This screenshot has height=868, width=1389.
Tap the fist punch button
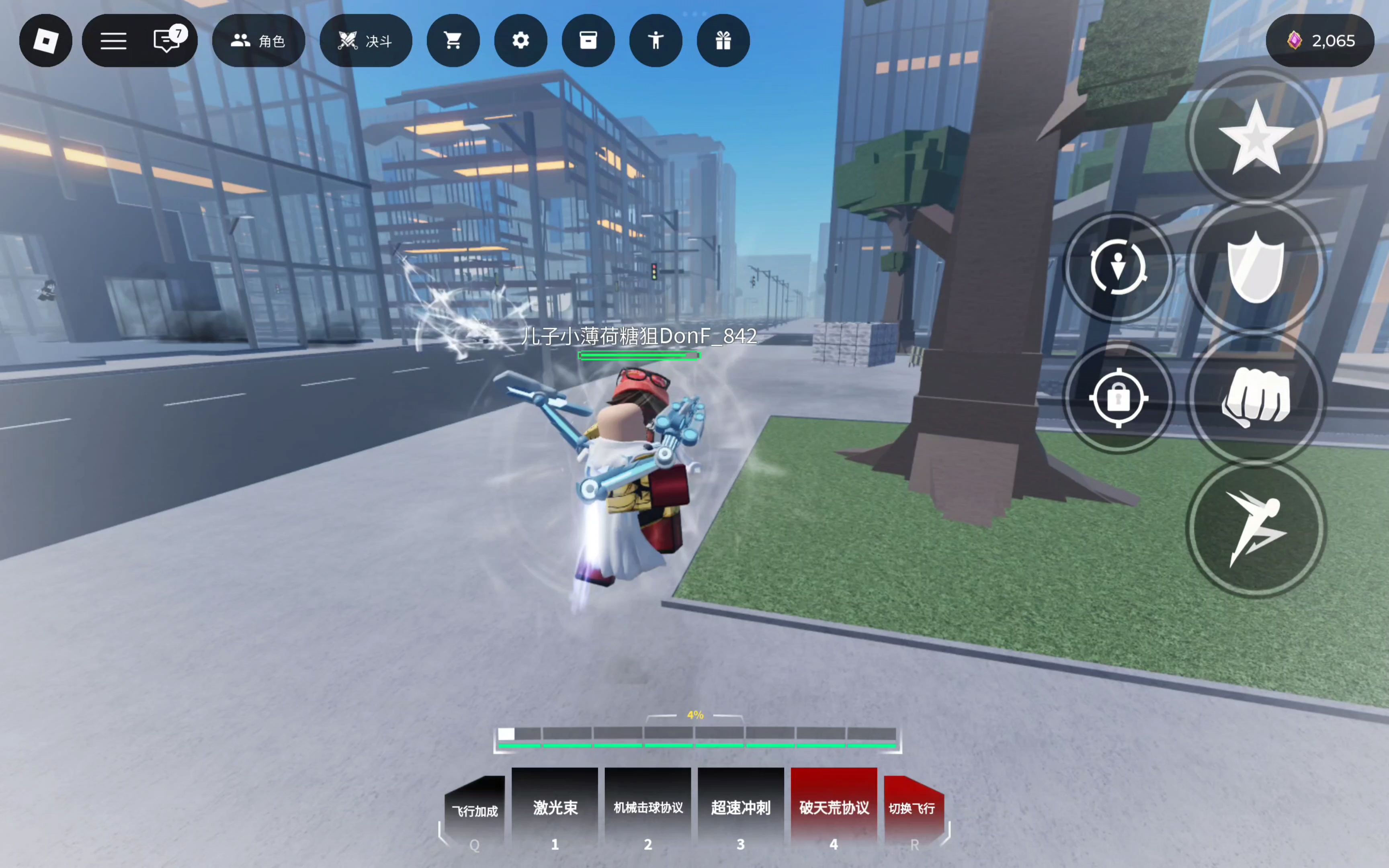(1256, 397)
